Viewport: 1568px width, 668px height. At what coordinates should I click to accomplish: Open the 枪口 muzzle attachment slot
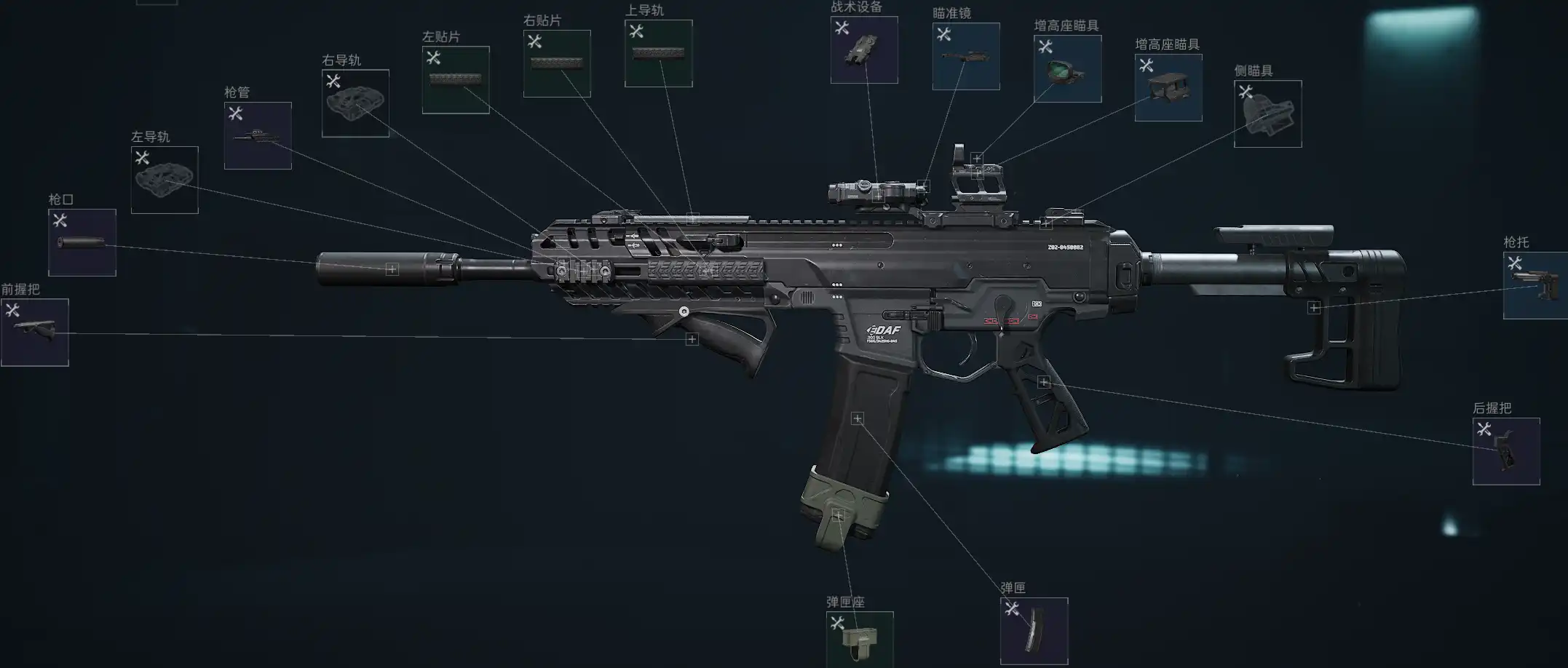coord(82,242)
